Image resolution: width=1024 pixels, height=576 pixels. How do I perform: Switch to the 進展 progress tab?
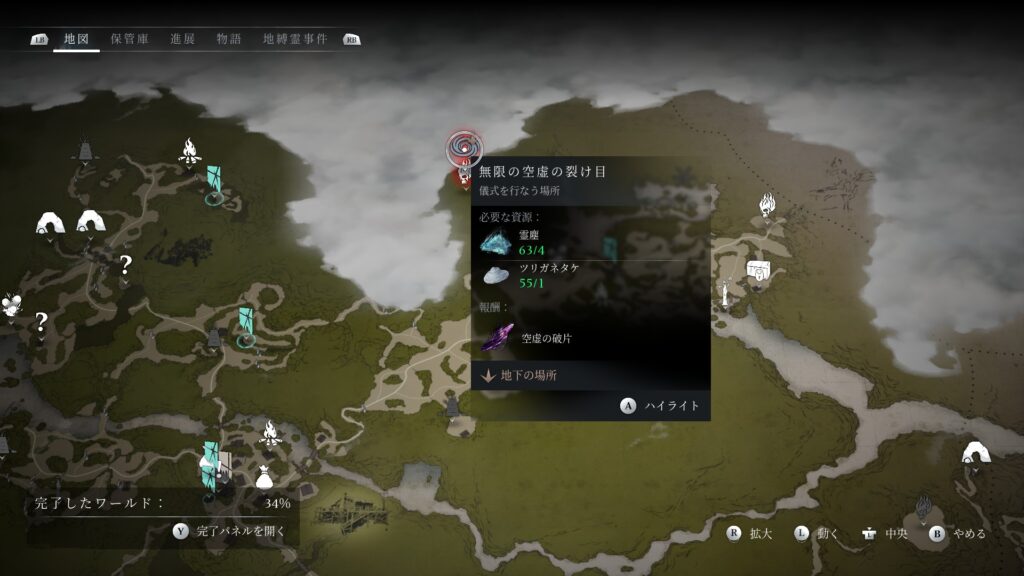[183, 39]
